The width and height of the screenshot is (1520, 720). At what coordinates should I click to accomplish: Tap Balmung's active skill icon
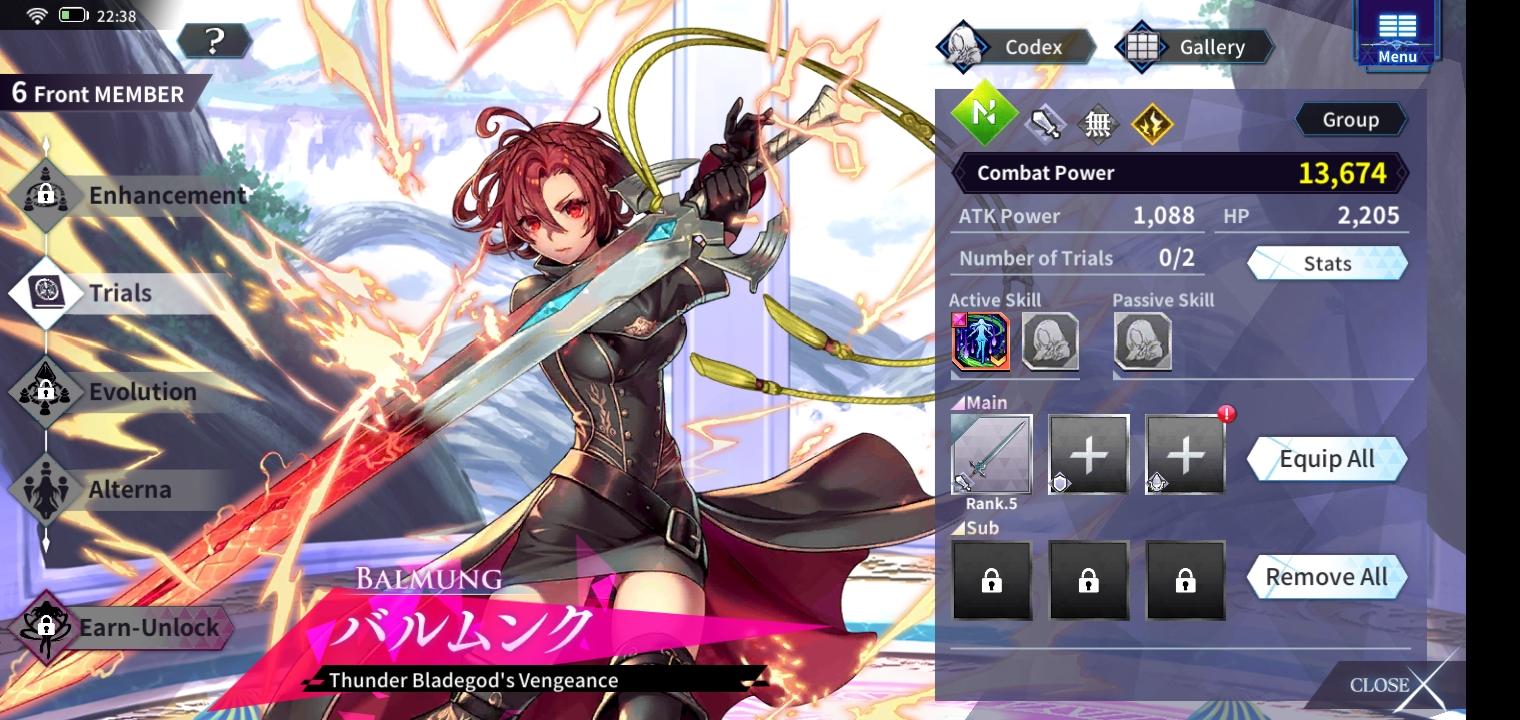(980, 340)
